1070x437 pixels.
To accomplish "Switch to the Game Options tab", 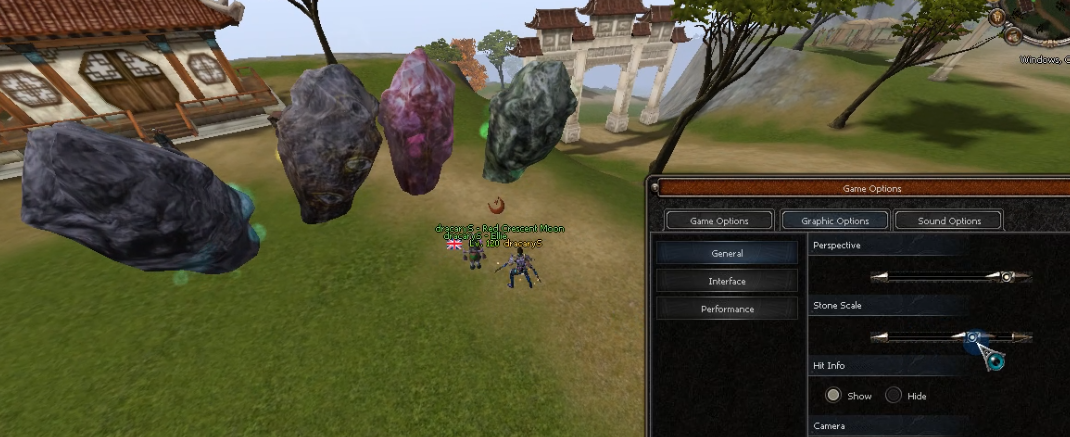I will [x=719, y=221].
